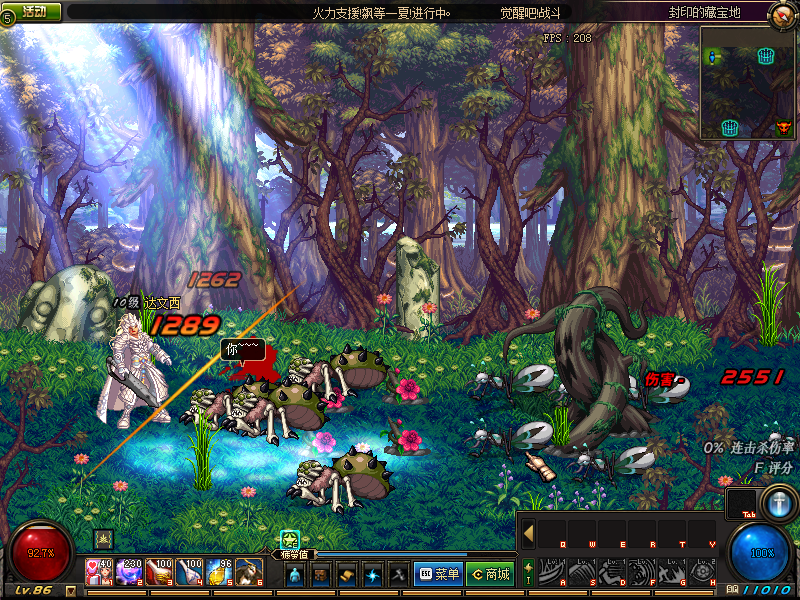Open the inventory chest icon
800x600 pixels.
pyautogui.click(x=321, y=575)
